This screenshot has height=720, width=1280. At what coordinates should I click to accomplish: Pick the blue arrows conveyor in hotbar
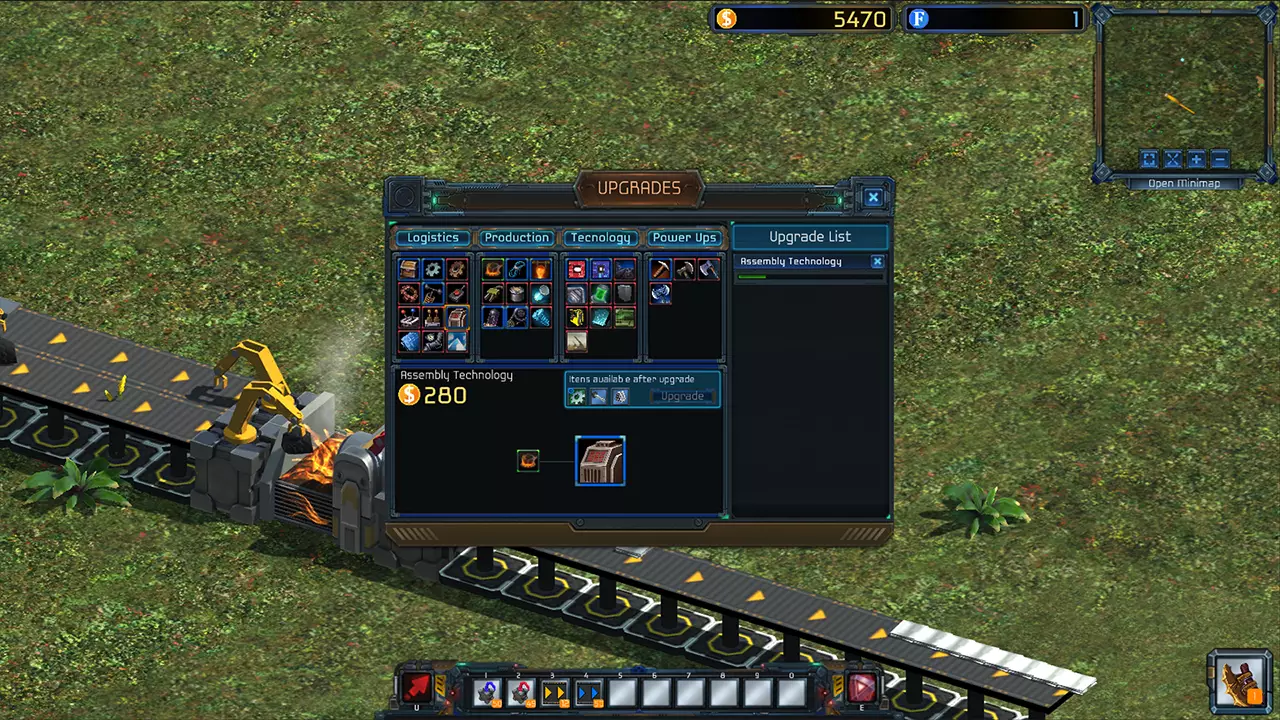[x=588, y=691]
